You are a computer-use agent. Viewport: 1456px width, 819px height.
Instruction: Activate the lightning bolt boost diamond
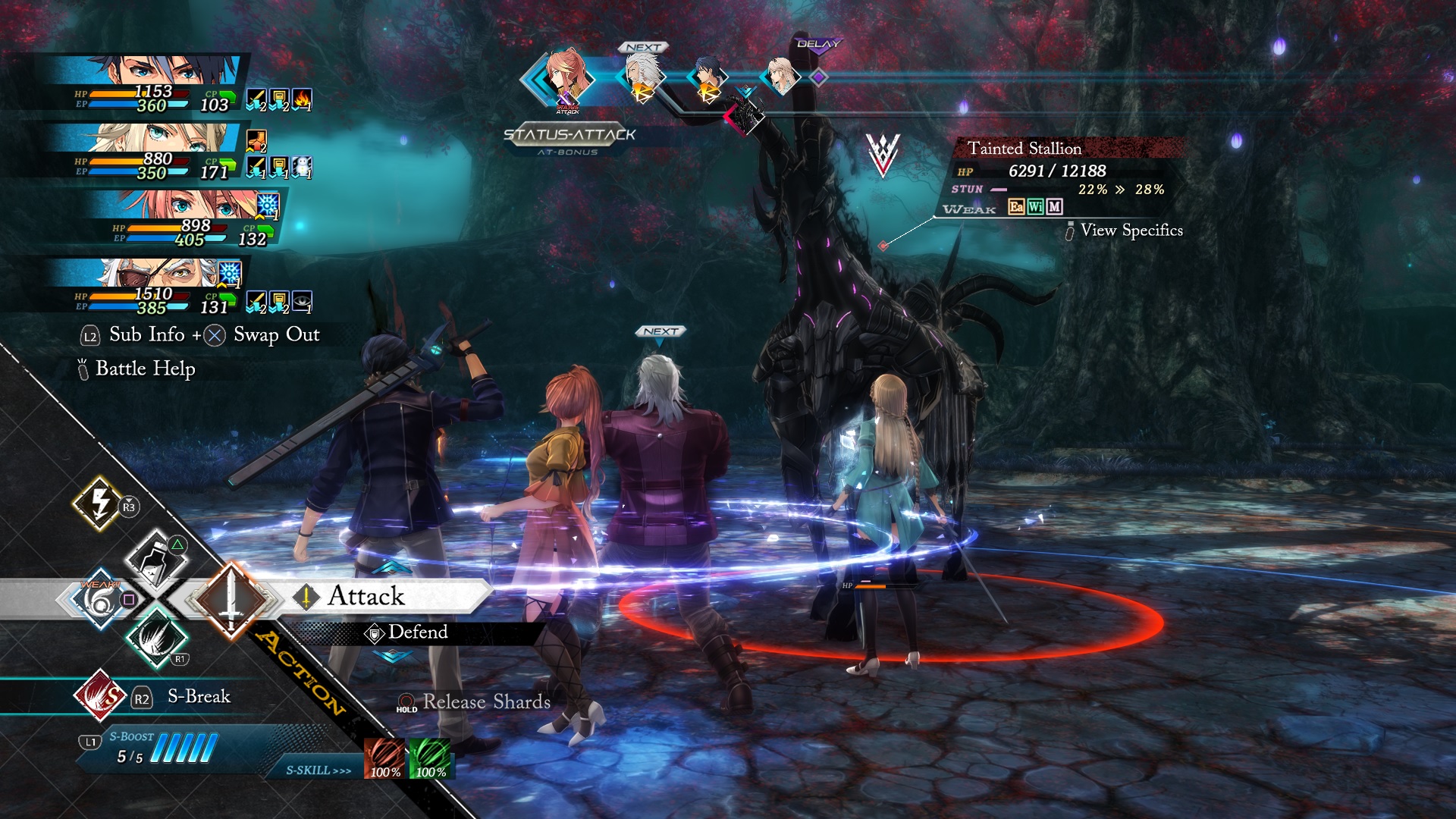[99, 502]
